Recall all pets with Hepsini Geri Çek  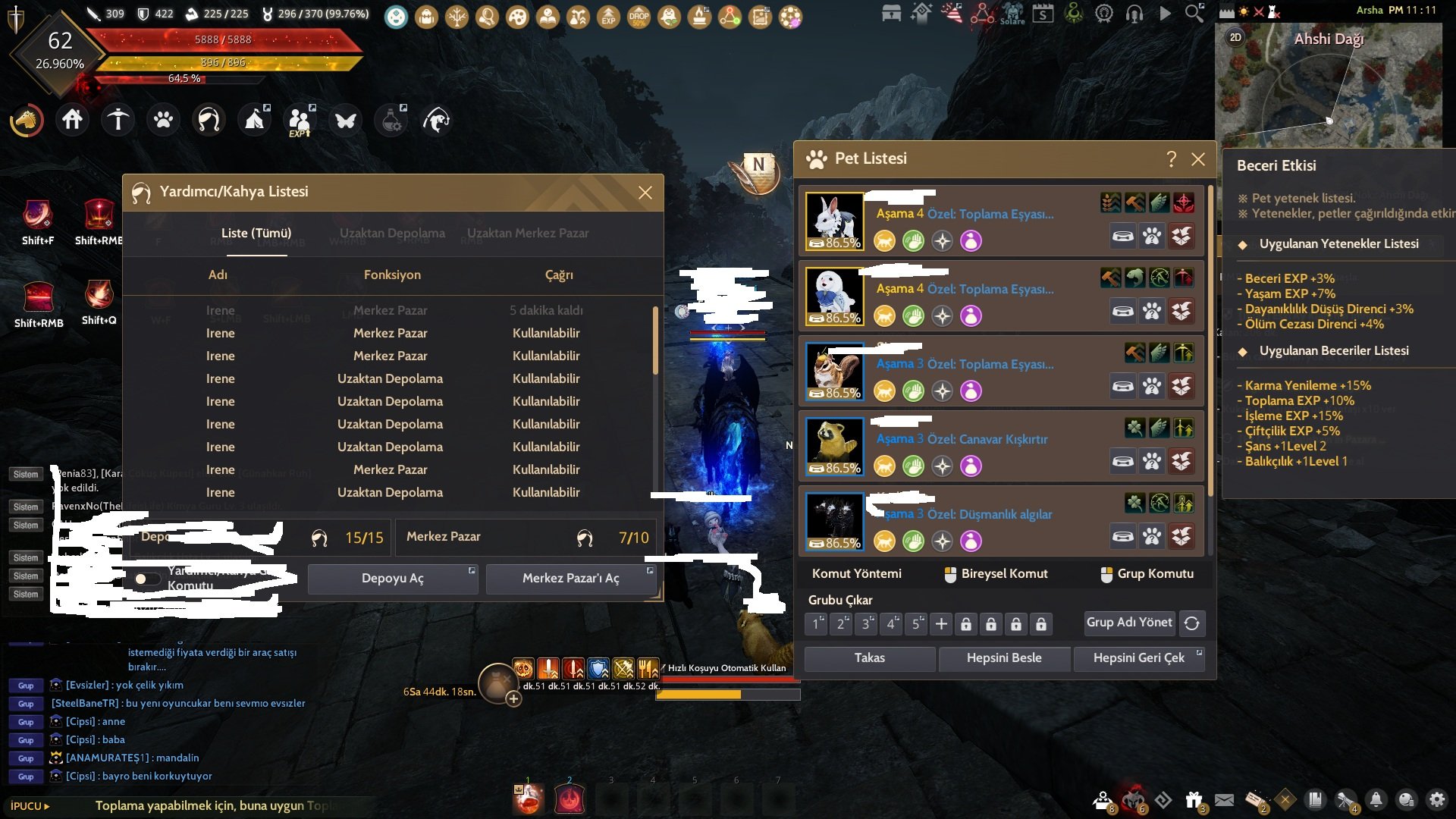[1138, 658]
